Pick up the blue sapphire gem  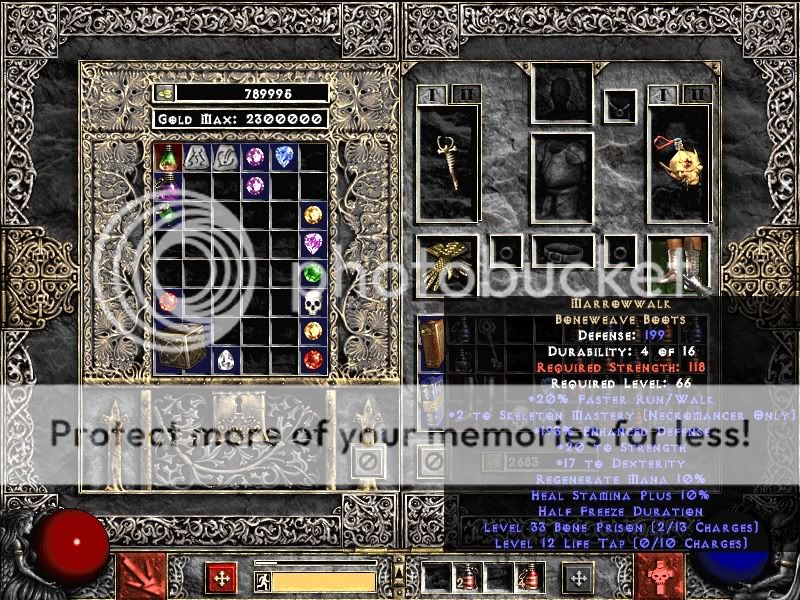[x=284, y=156]
